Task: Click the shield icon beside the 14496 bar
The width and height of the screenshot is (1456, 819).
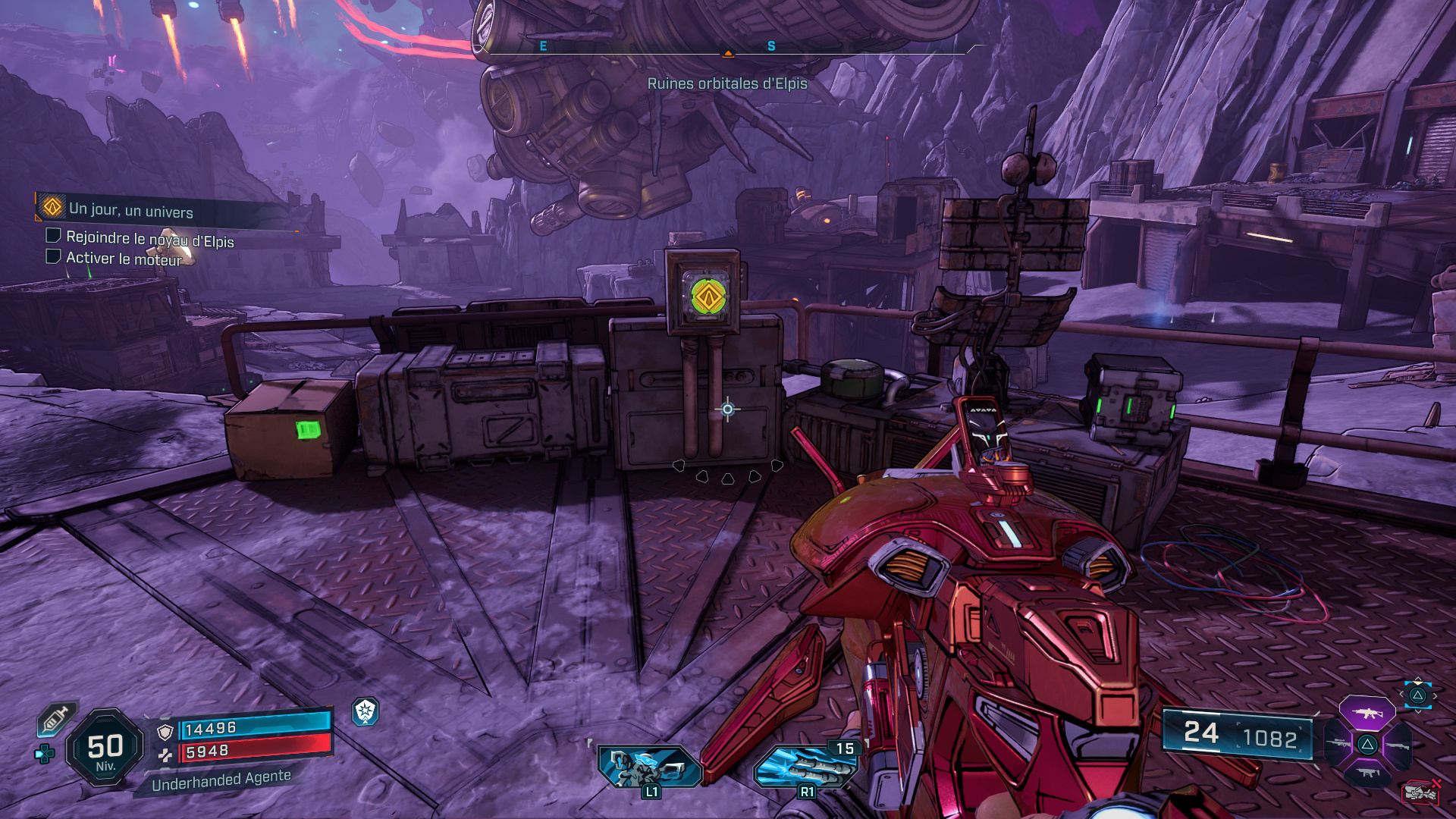Action: (165, 731)
